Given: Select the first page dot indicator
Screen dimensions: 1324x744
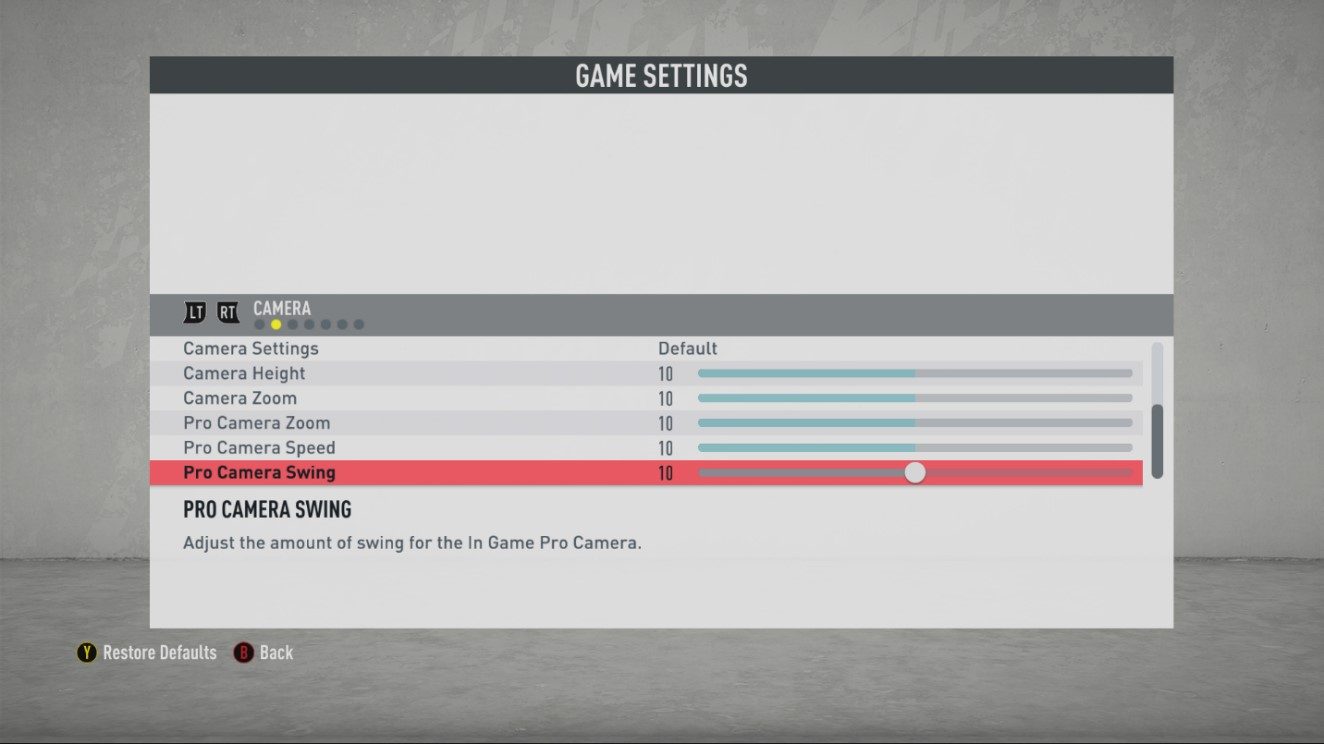Looking at the screenshot, I should (x=260, y=324).
